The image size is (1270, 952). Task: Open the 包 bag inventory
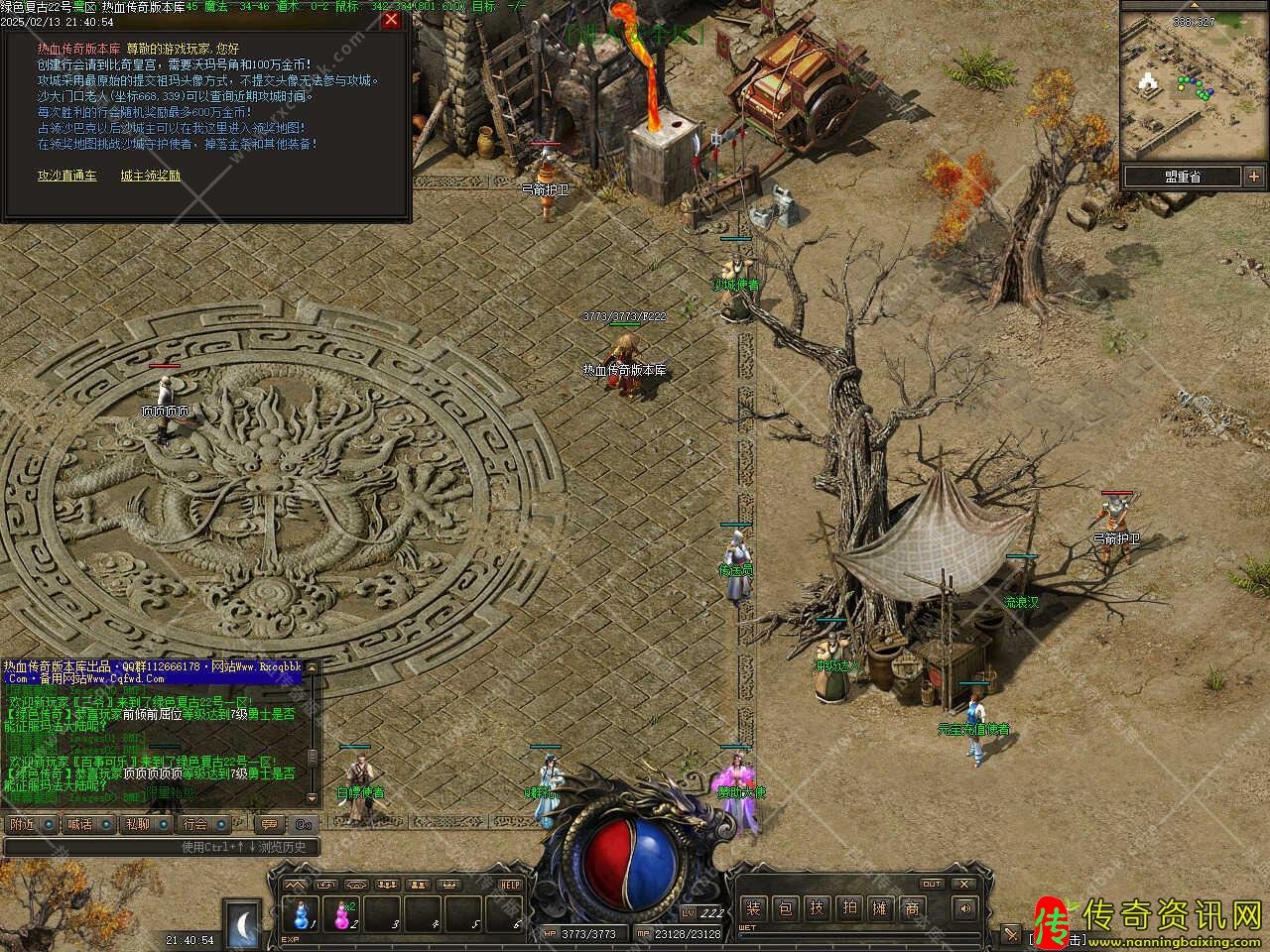(x=786, y=908)
